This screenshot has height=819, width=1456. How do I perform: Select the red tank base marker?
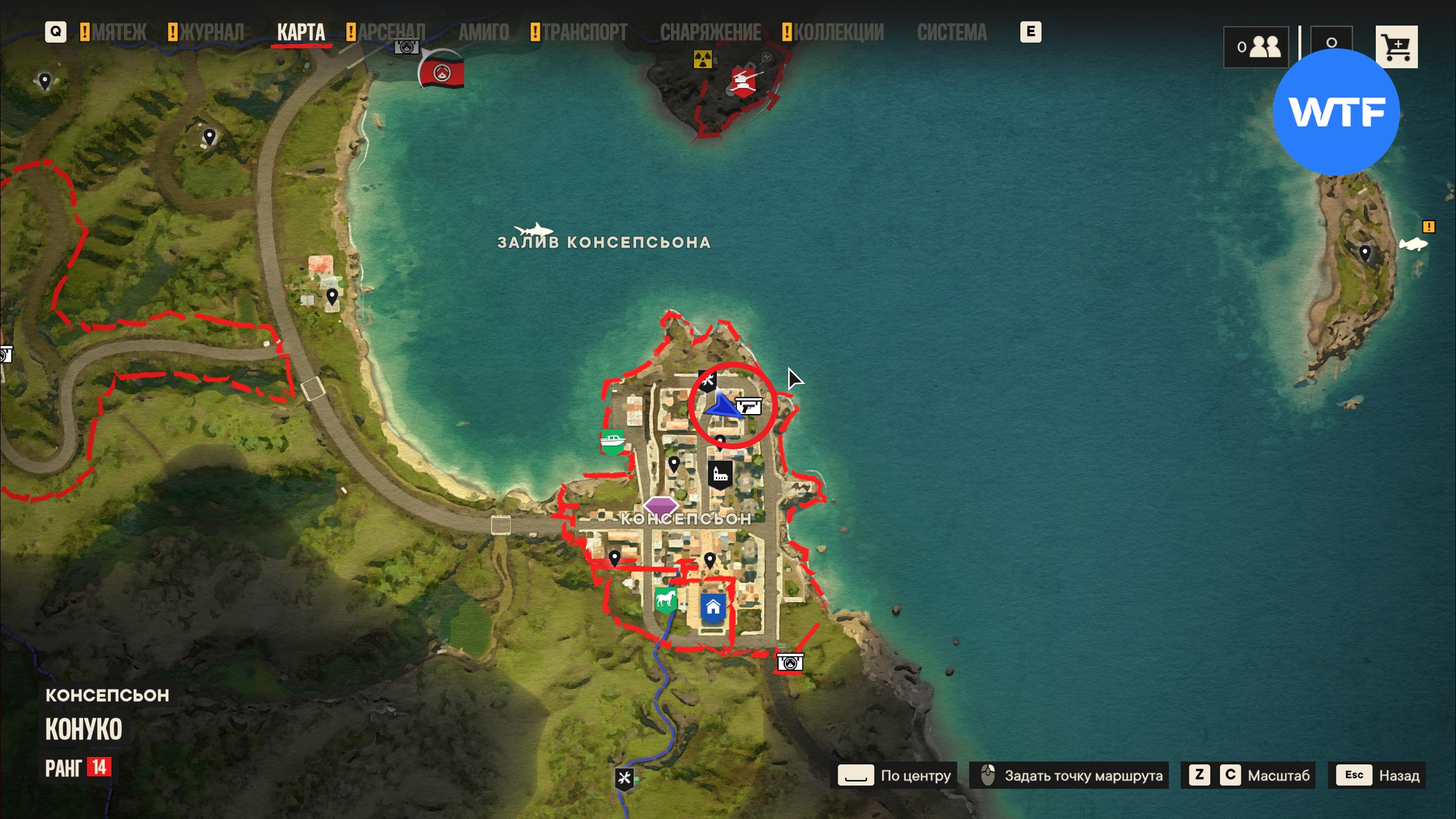pyautogui.click(x=743, y=81)
